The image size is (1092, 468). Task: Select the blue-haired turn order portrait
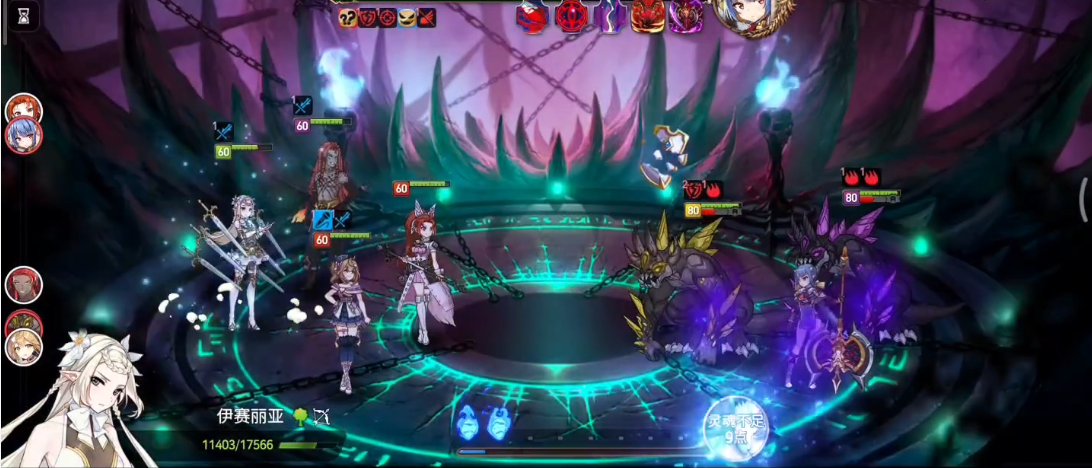click(x=23, y=134)
